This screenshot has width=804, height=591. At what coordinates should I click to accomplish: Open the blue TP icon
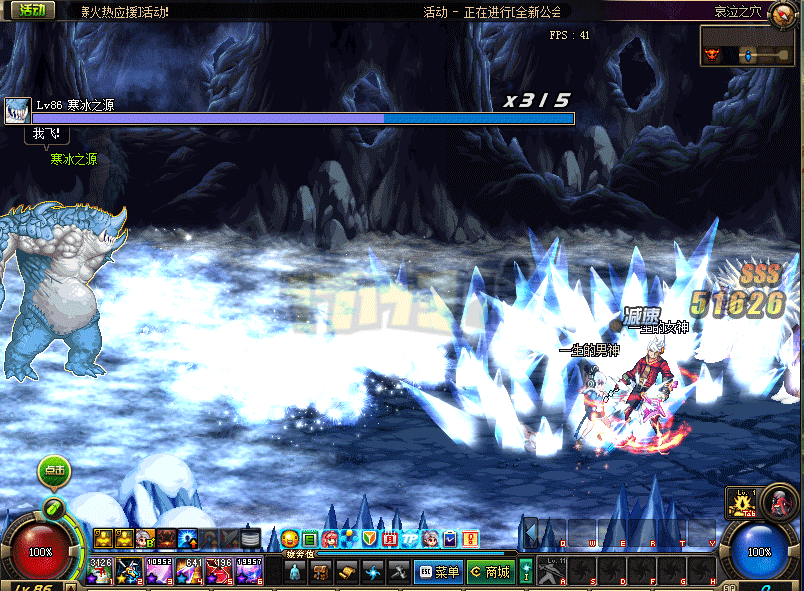409,539
